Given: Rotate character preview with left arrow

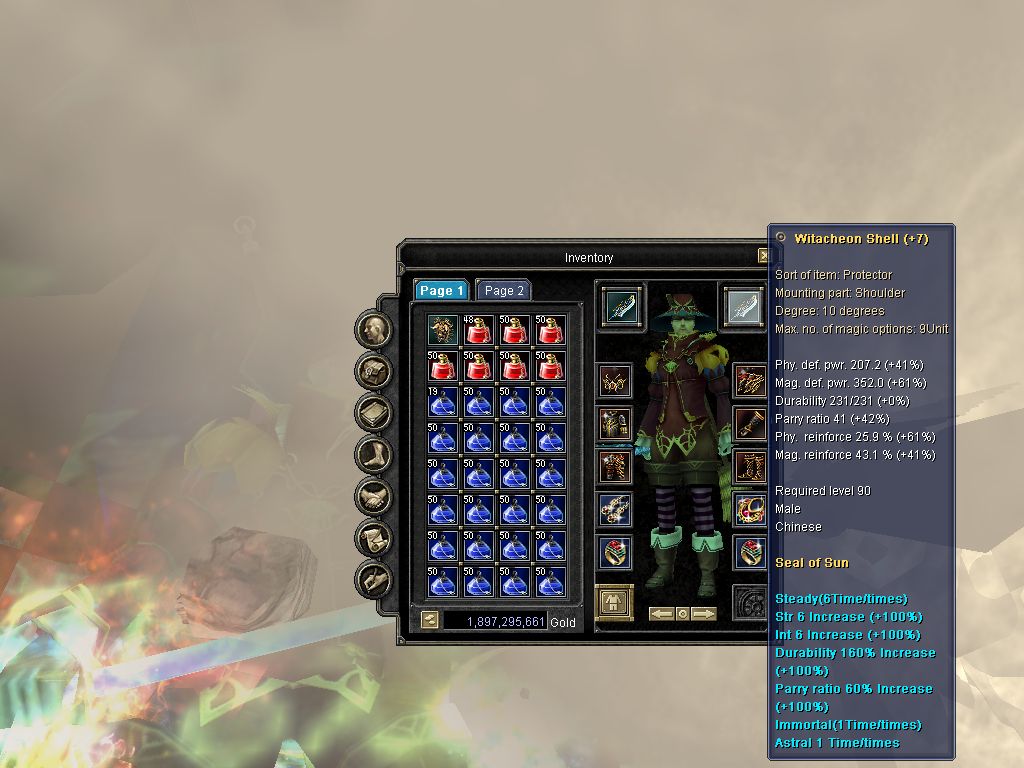Looking at the screenshot, I should pos(661,614).
